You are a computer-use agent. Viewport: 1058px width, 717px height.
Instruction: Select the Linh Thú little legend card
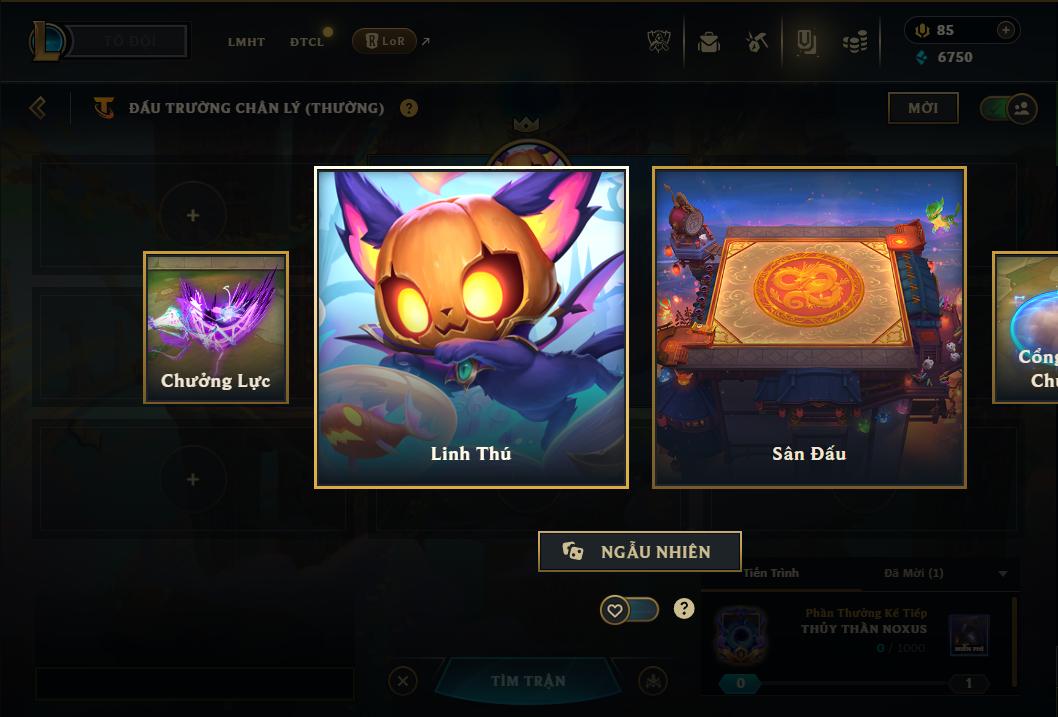click(471, 327)
